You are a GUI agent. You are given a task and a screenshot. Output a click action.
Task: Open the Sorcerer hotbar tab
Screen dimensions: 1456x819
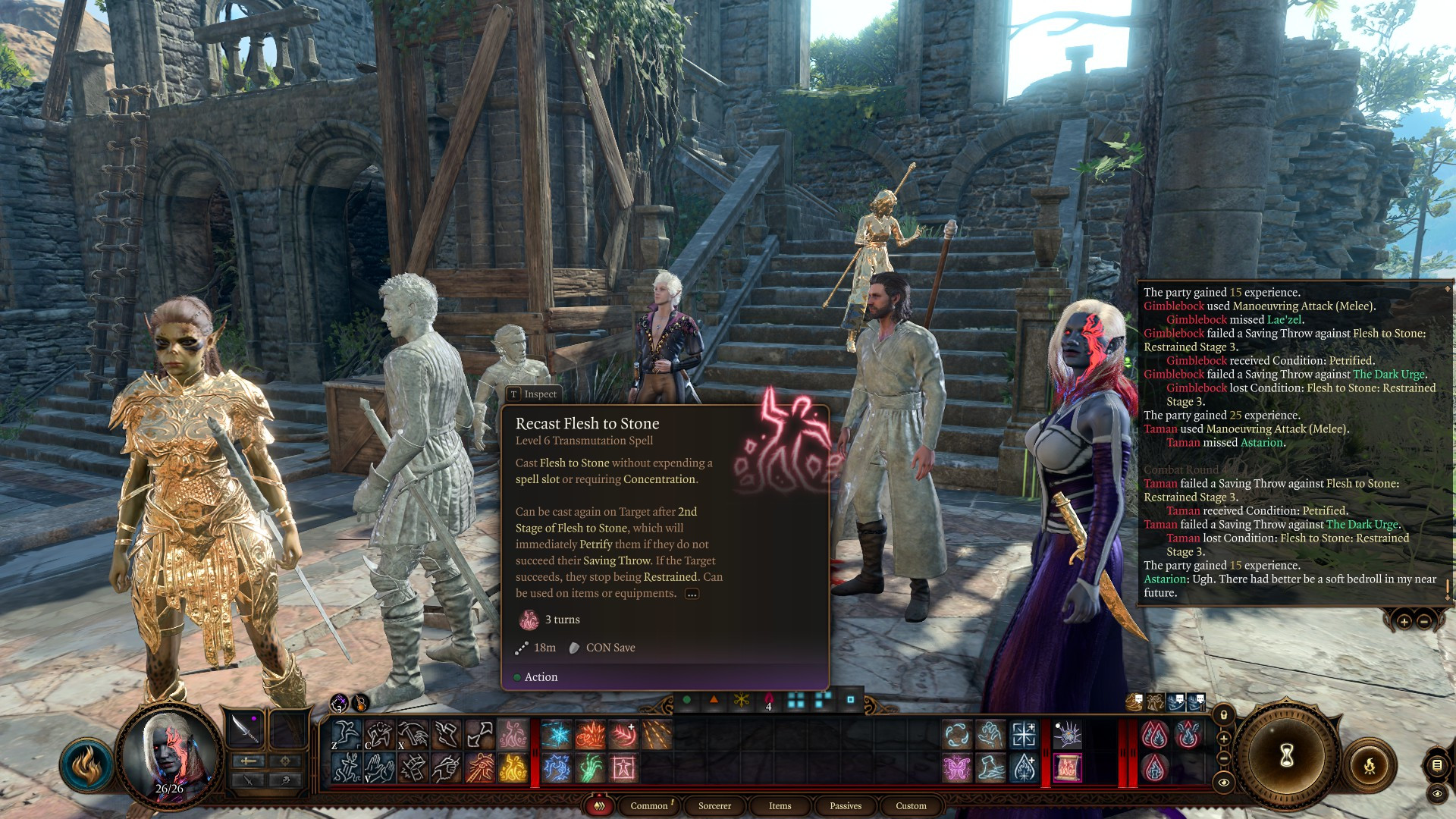714,805
